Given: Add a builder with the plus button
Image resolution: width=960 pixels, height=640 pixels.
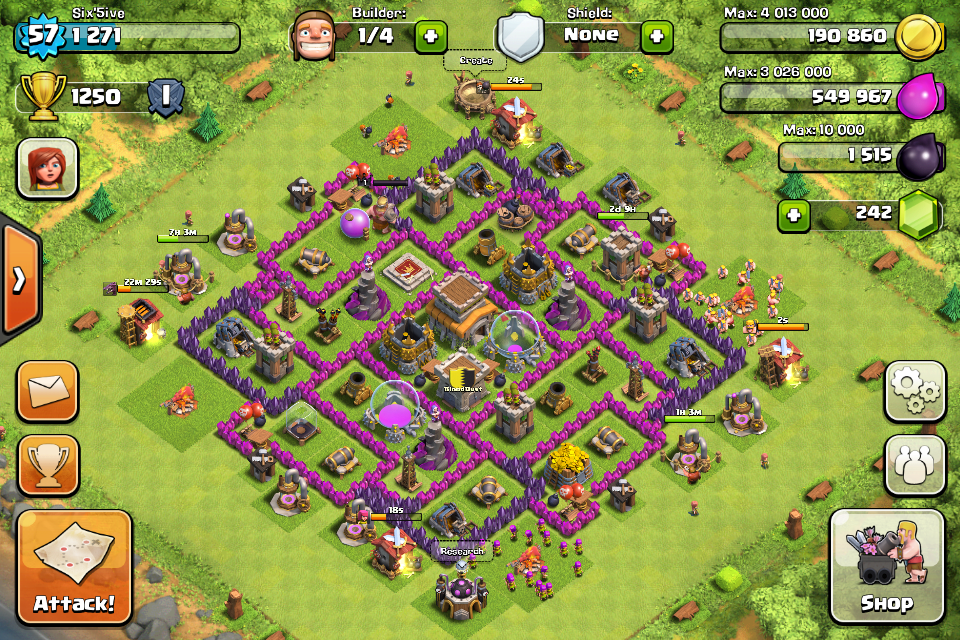Looking at the screenshot, I should click(x=430, y=36).
